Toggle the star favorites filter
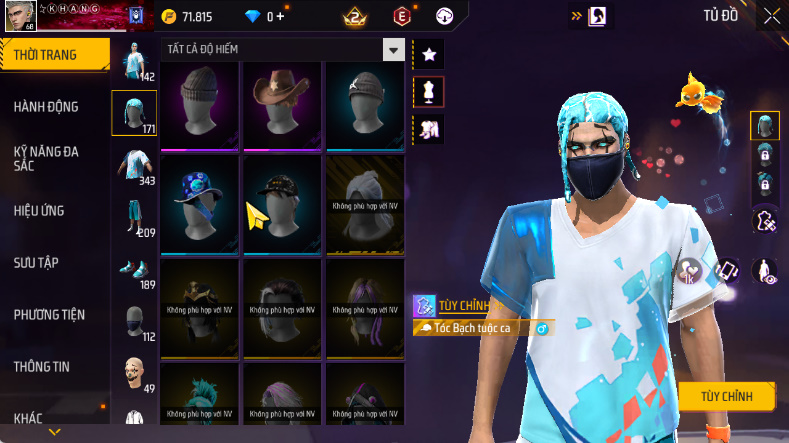Viewport: 789px width, 443px height. (428, 53)
